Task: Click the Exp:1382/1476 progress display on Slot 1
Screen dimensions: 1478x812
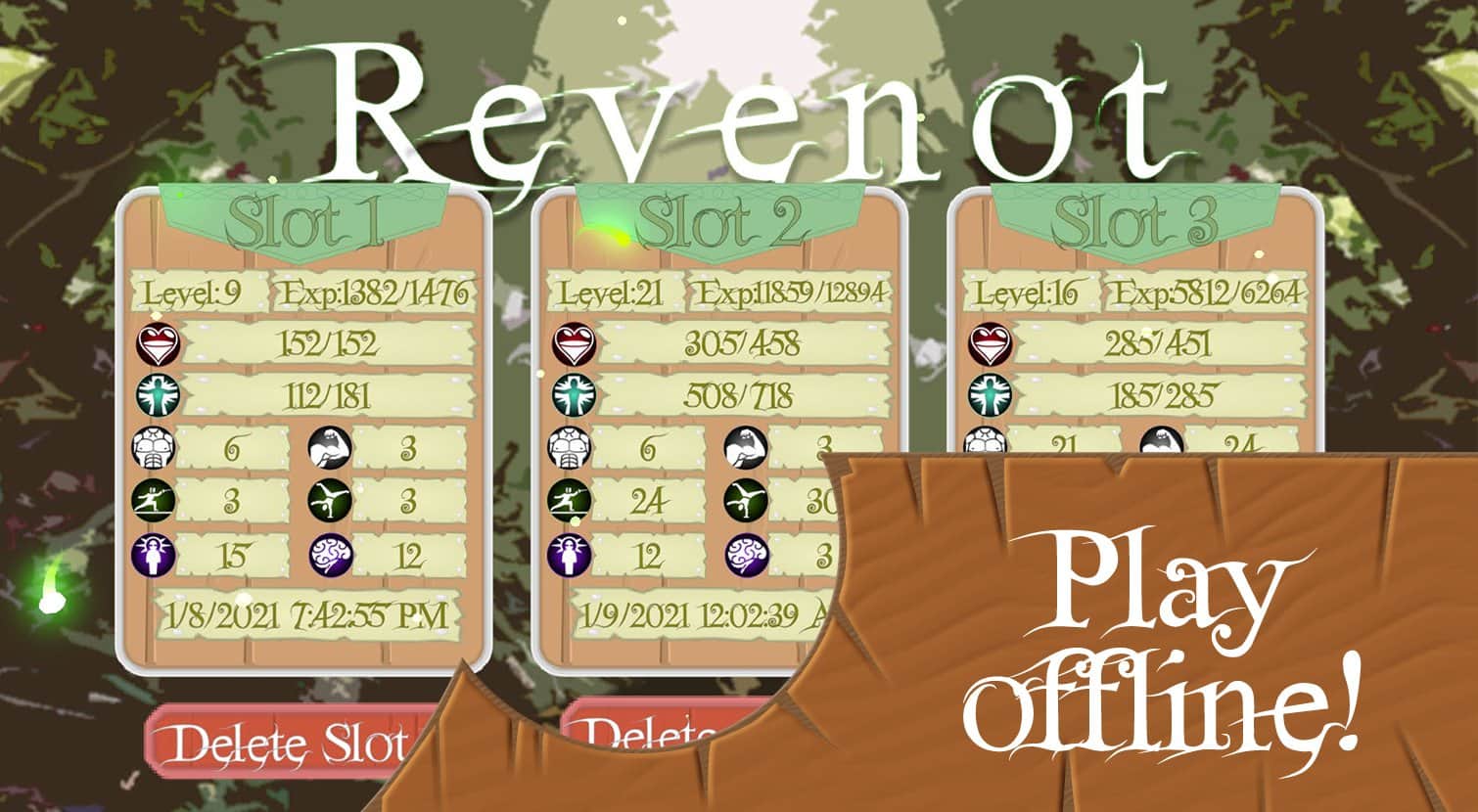Action: pyautogui.click(x=375, y=291)
